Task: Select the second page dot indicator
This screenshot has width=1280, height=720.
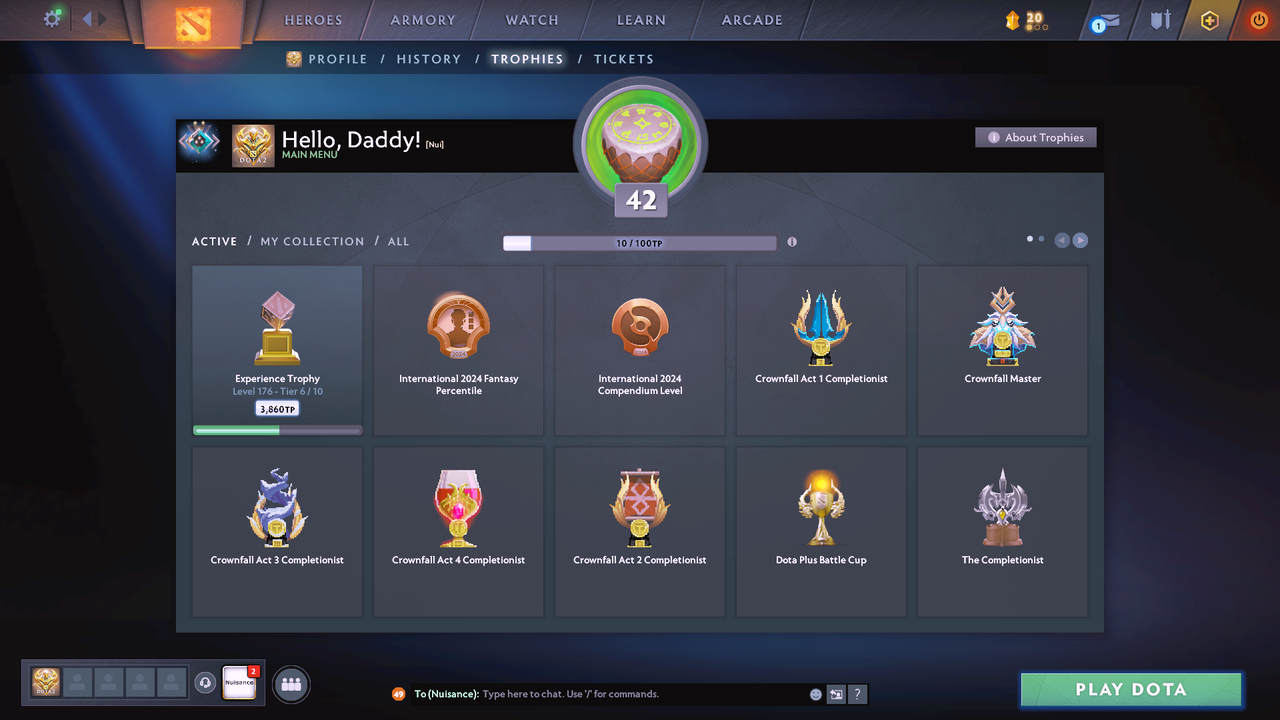Action: click(x=1043, y=239)
